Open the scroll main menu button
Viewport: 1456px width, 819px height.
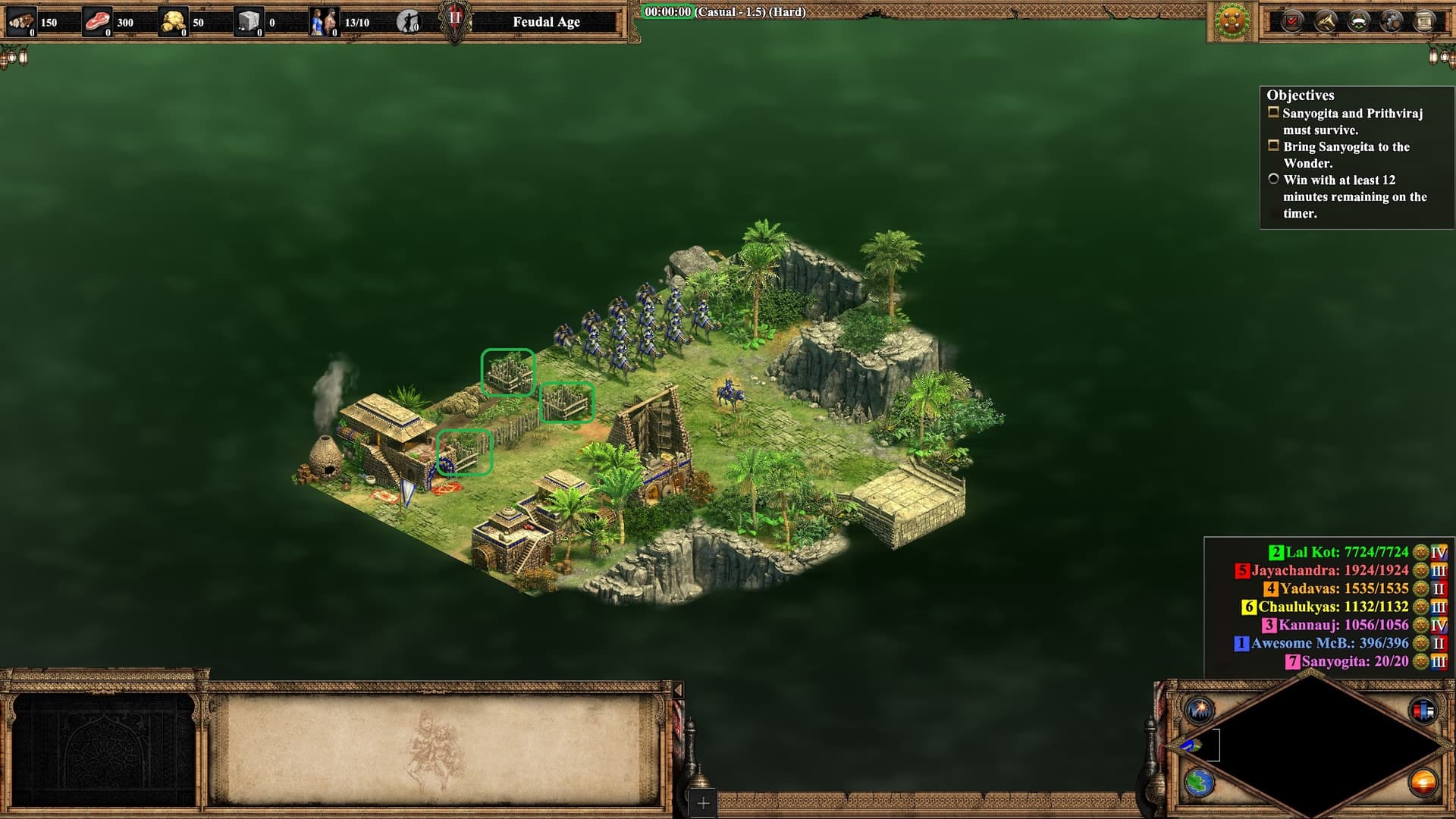1424,21
